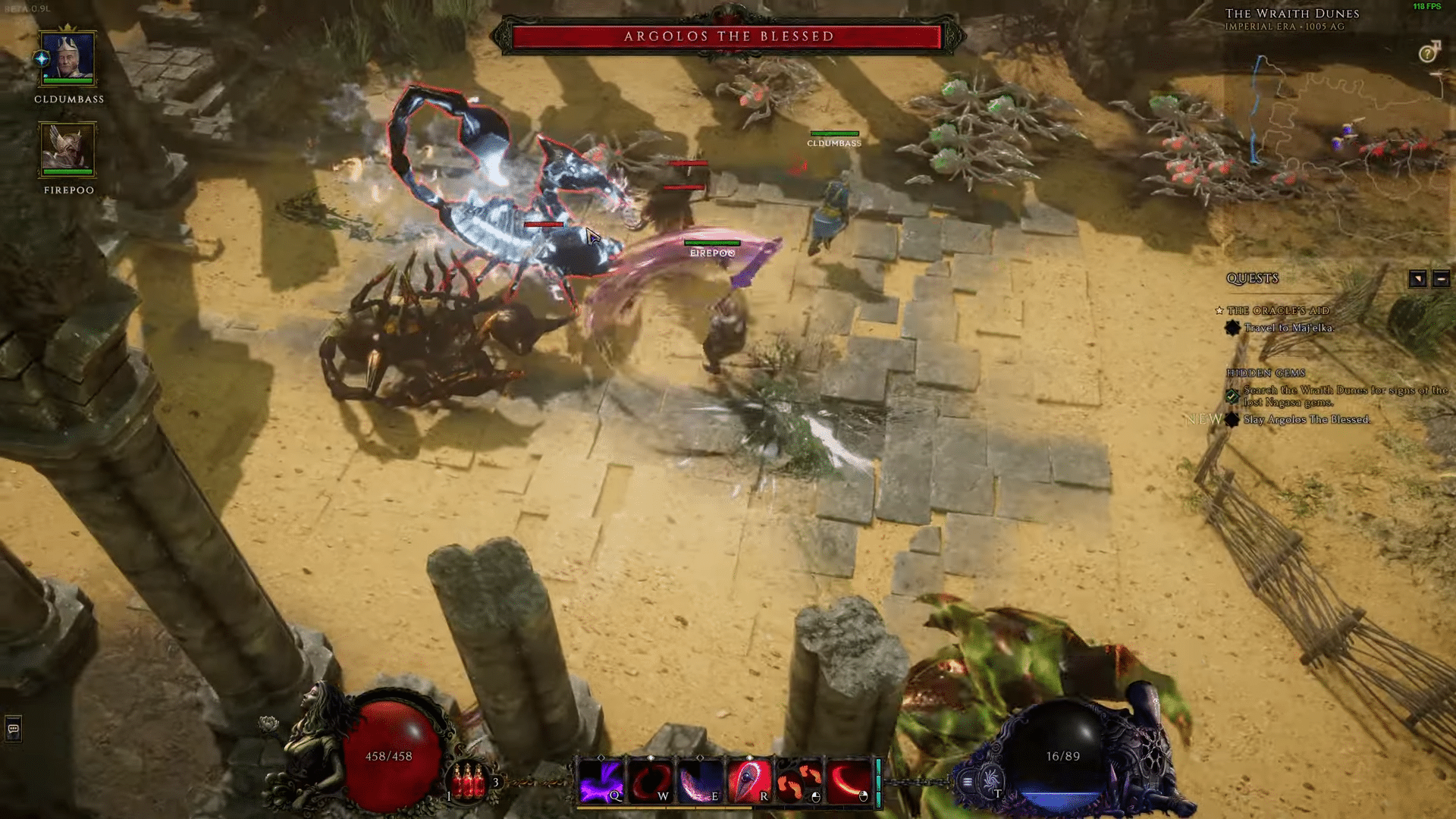Click the QUESTS panel heading
Screen dimensions: 1456x819
(1253, 278)
